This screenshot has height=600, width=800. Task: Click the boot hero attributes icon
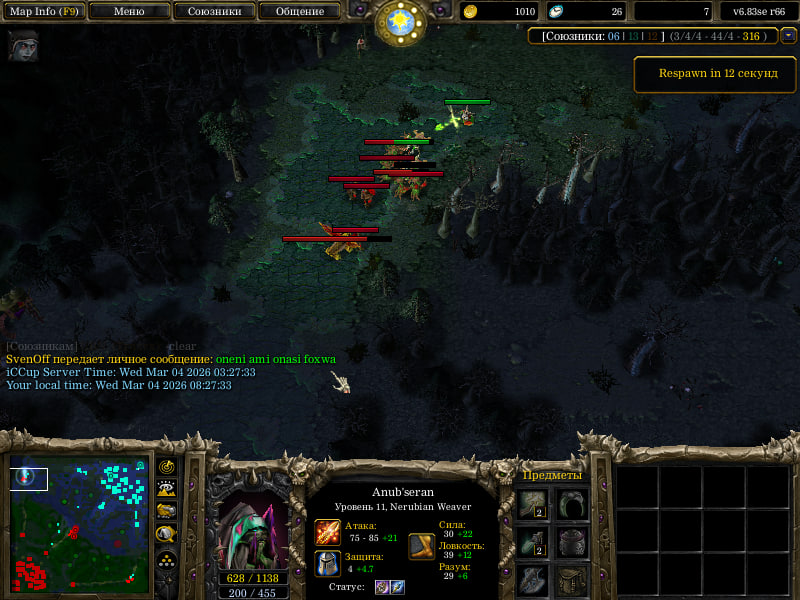(x=421, y=546)
